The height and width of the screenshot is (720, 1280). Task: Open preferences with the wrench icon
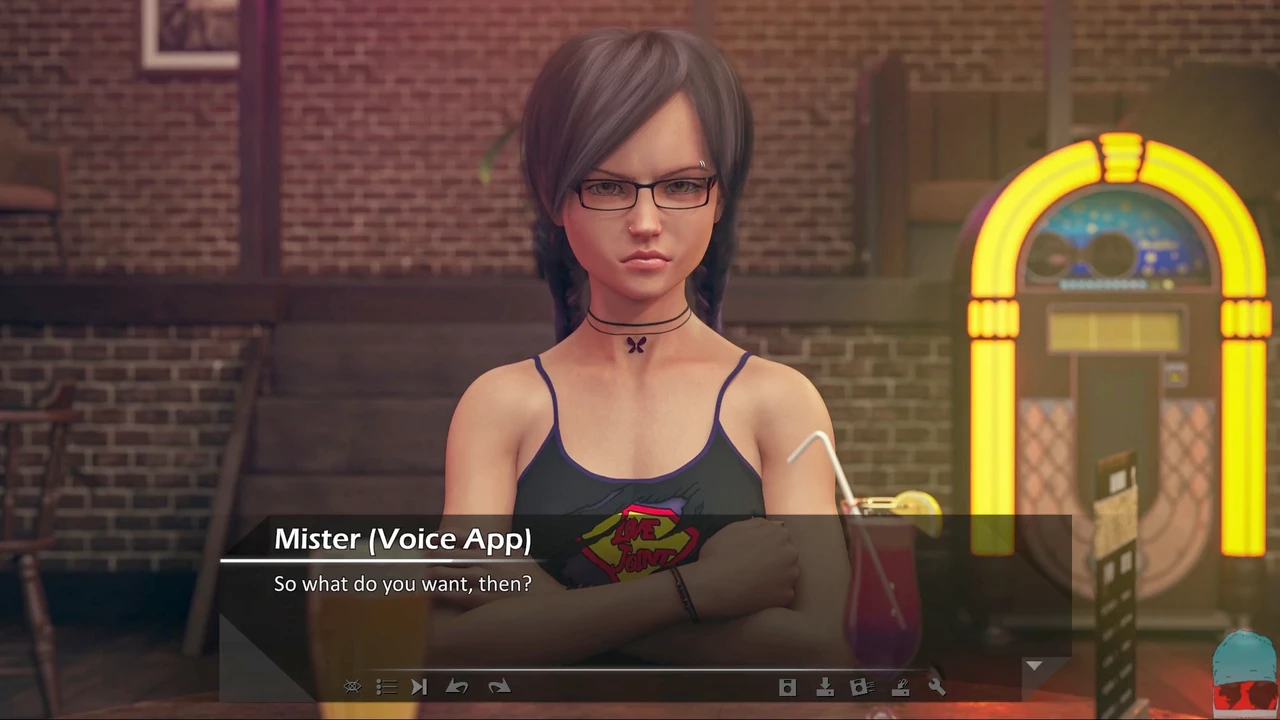[x=936, y=687]
